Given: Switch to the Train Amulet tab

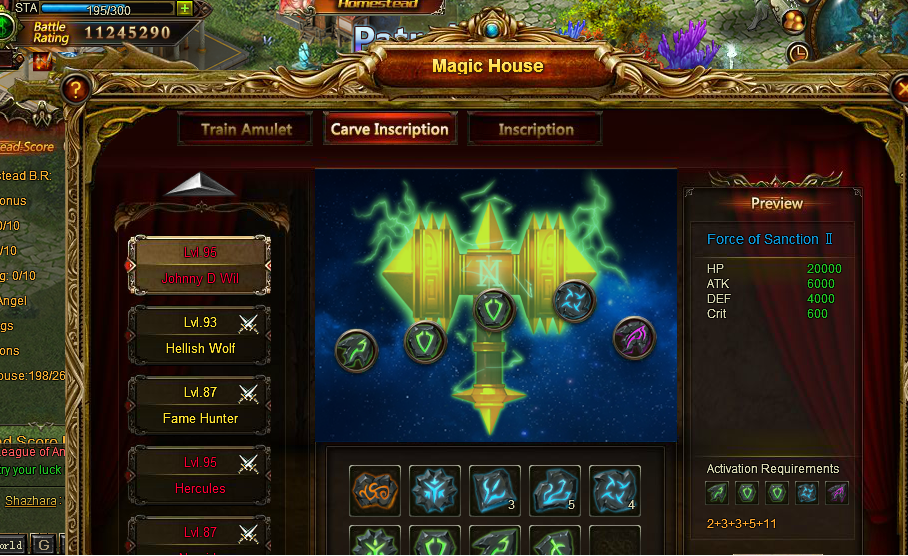Looking at the screenshot, I should click(x=246, y=129).
